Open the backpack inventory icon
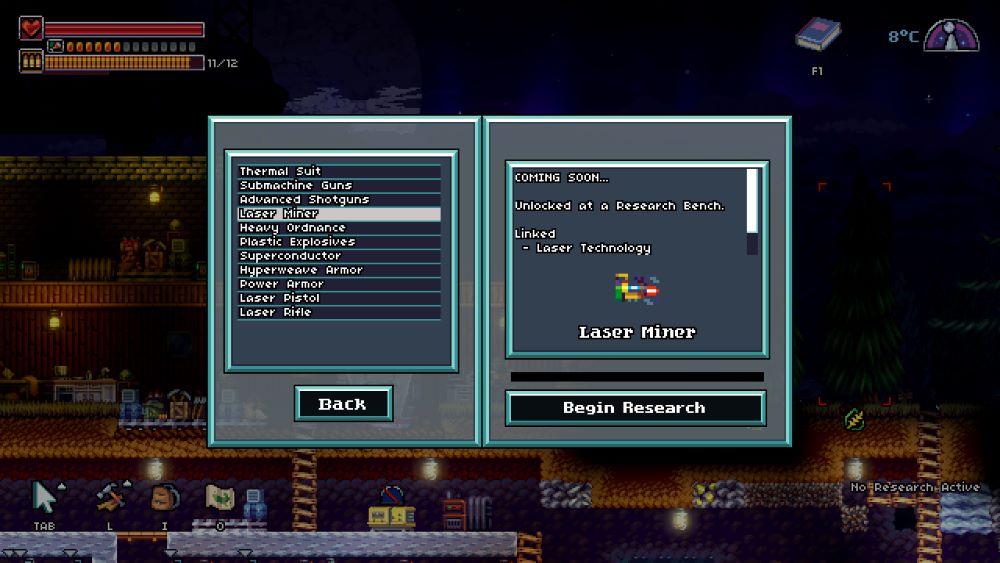This screenshot has width=1000, height=563. [x=164, y=497]
